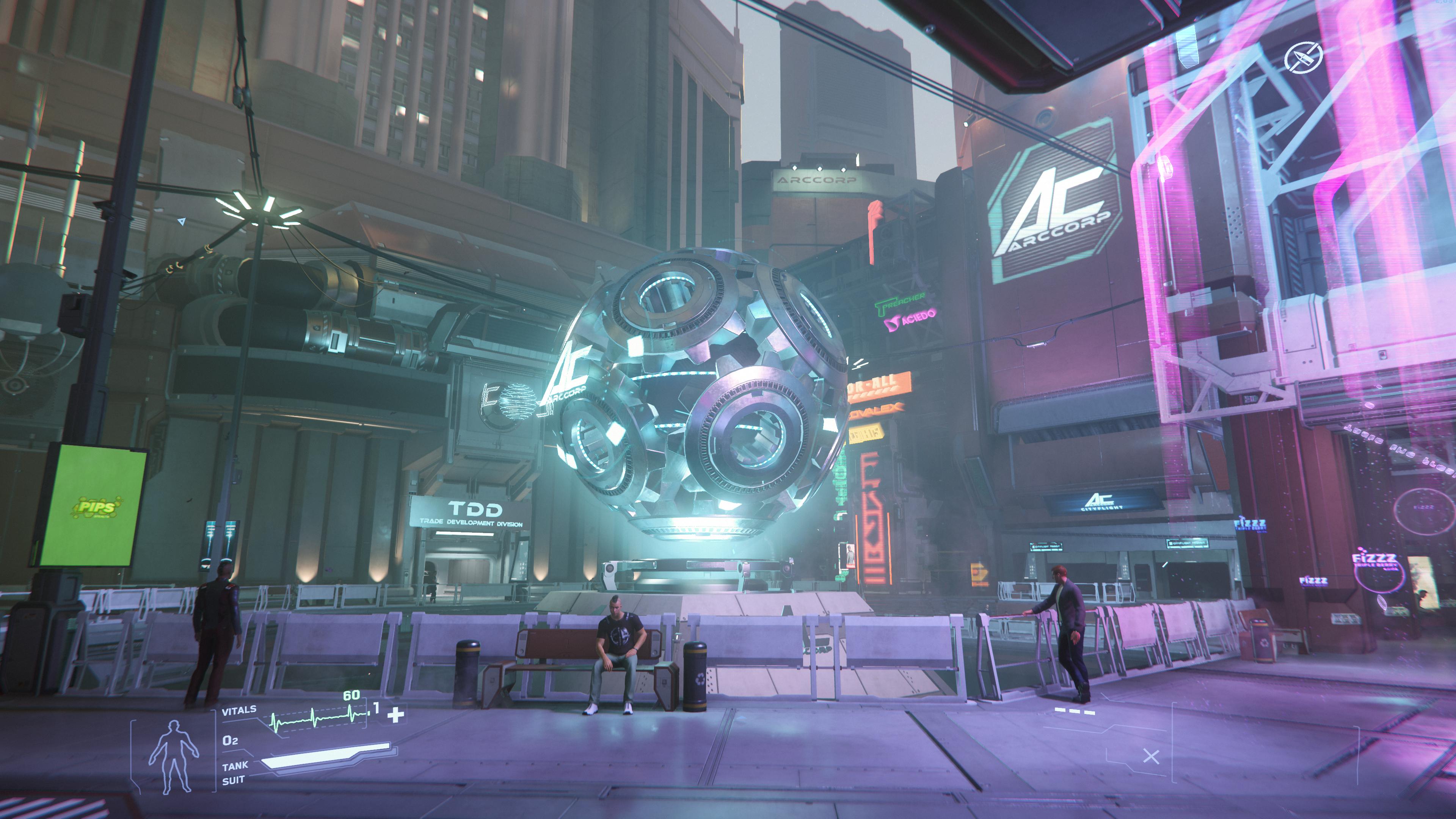Select the small triangle waypoint marker
The height and width of the screenshot is (819, 1456).
[x=182, y=221]
